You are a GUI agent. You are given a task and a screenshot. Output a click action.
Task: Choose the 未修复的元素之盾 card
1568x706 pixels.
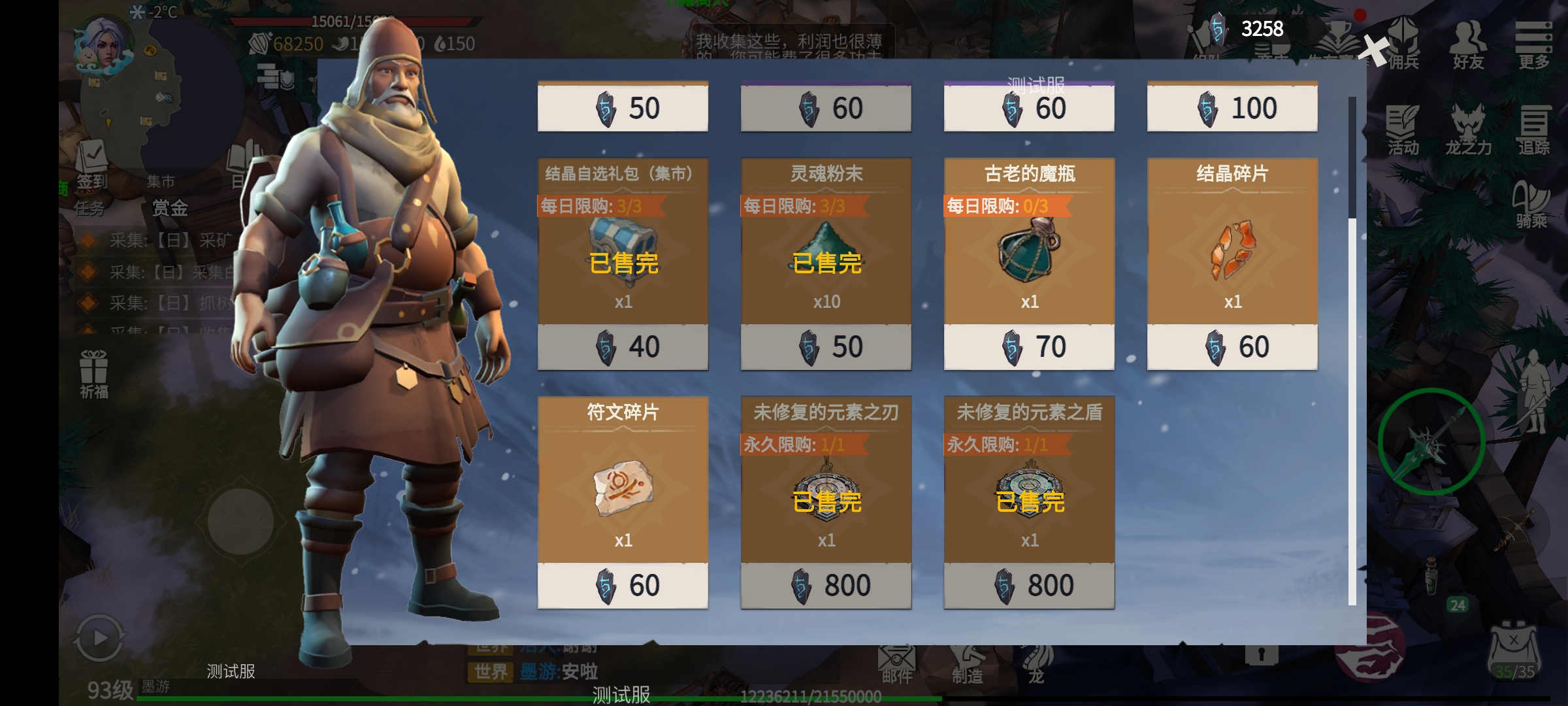click(x=1029, y=501)
